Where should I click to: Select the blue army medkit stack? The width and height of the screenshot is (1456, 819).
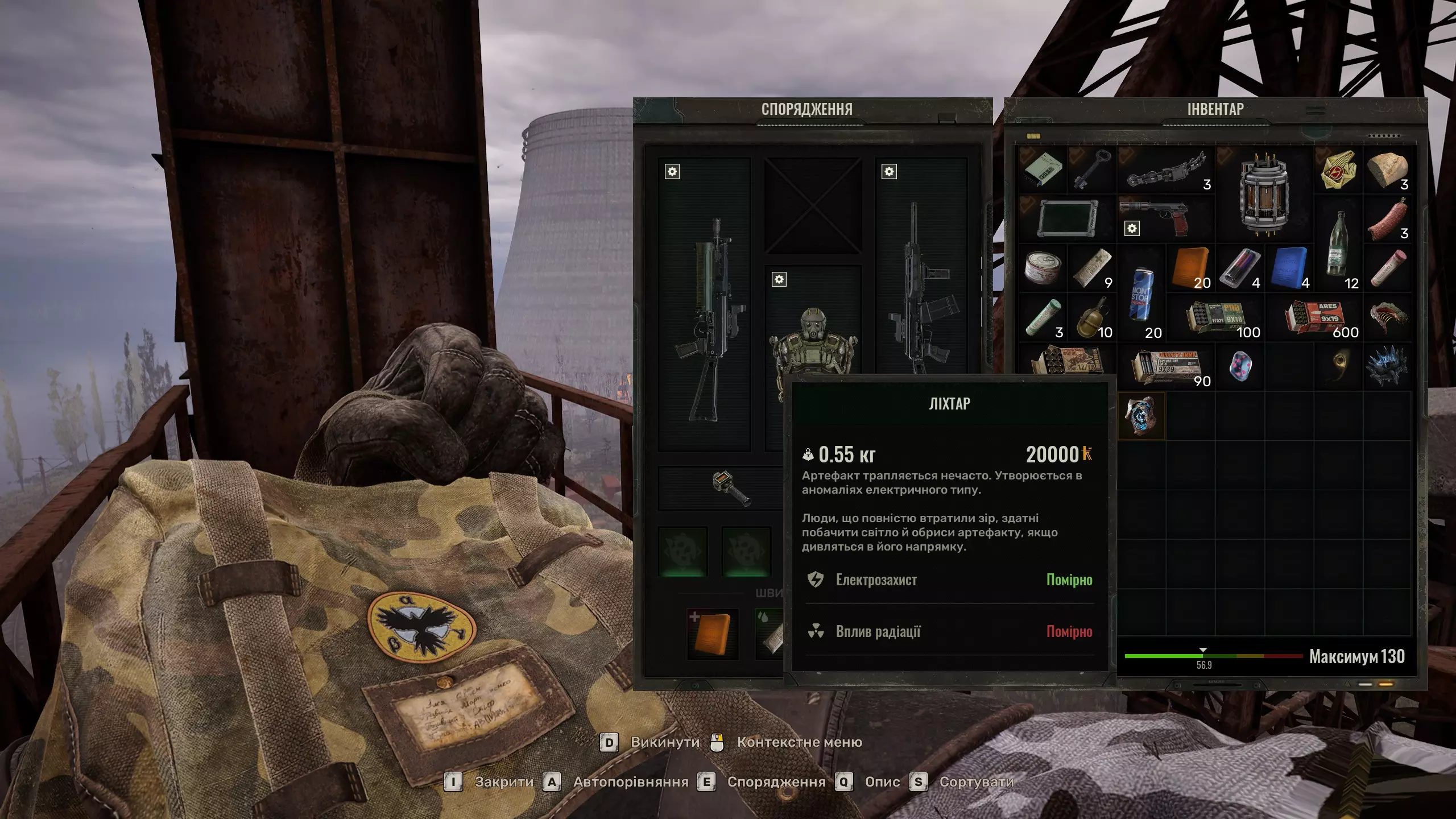coord(1290,268)
